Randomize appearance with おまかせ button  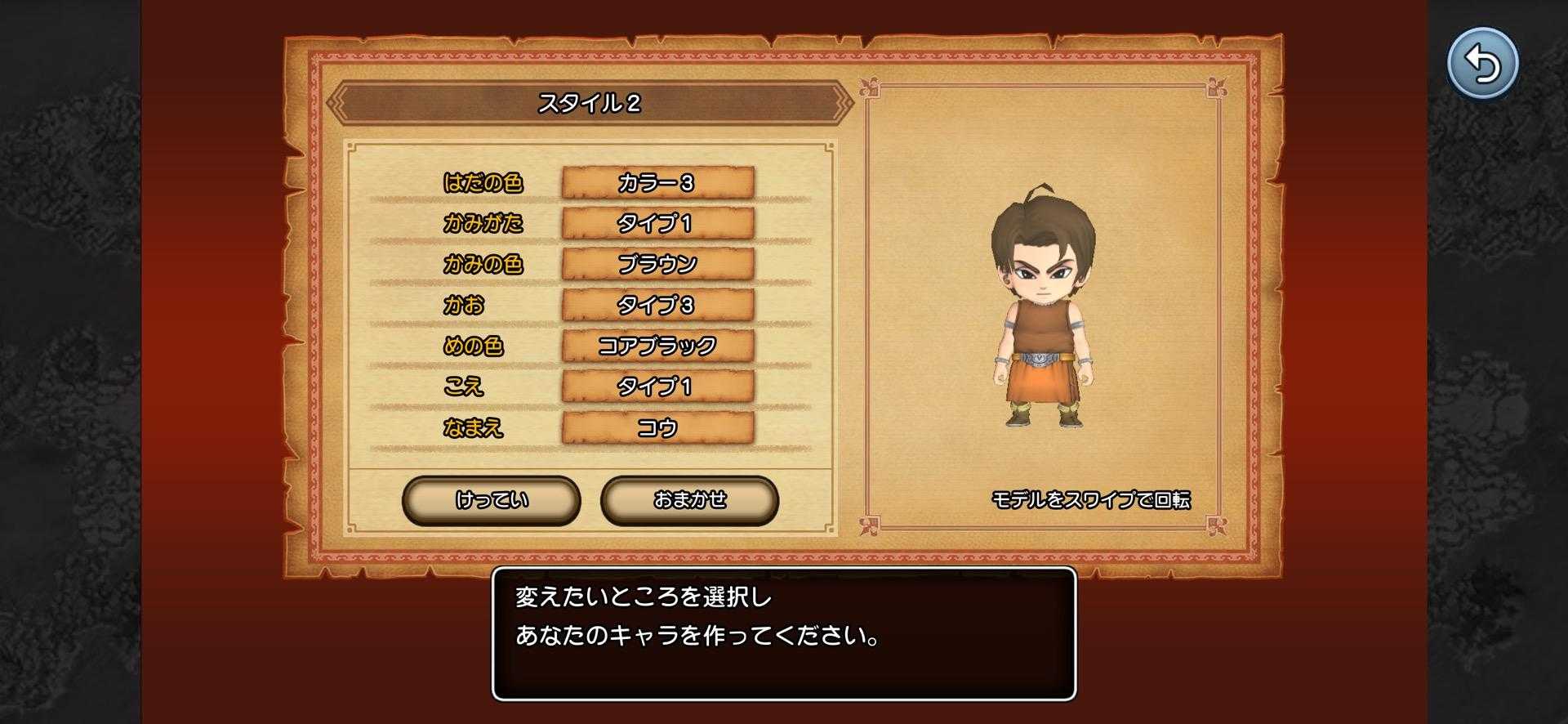[x=689, y=499]
